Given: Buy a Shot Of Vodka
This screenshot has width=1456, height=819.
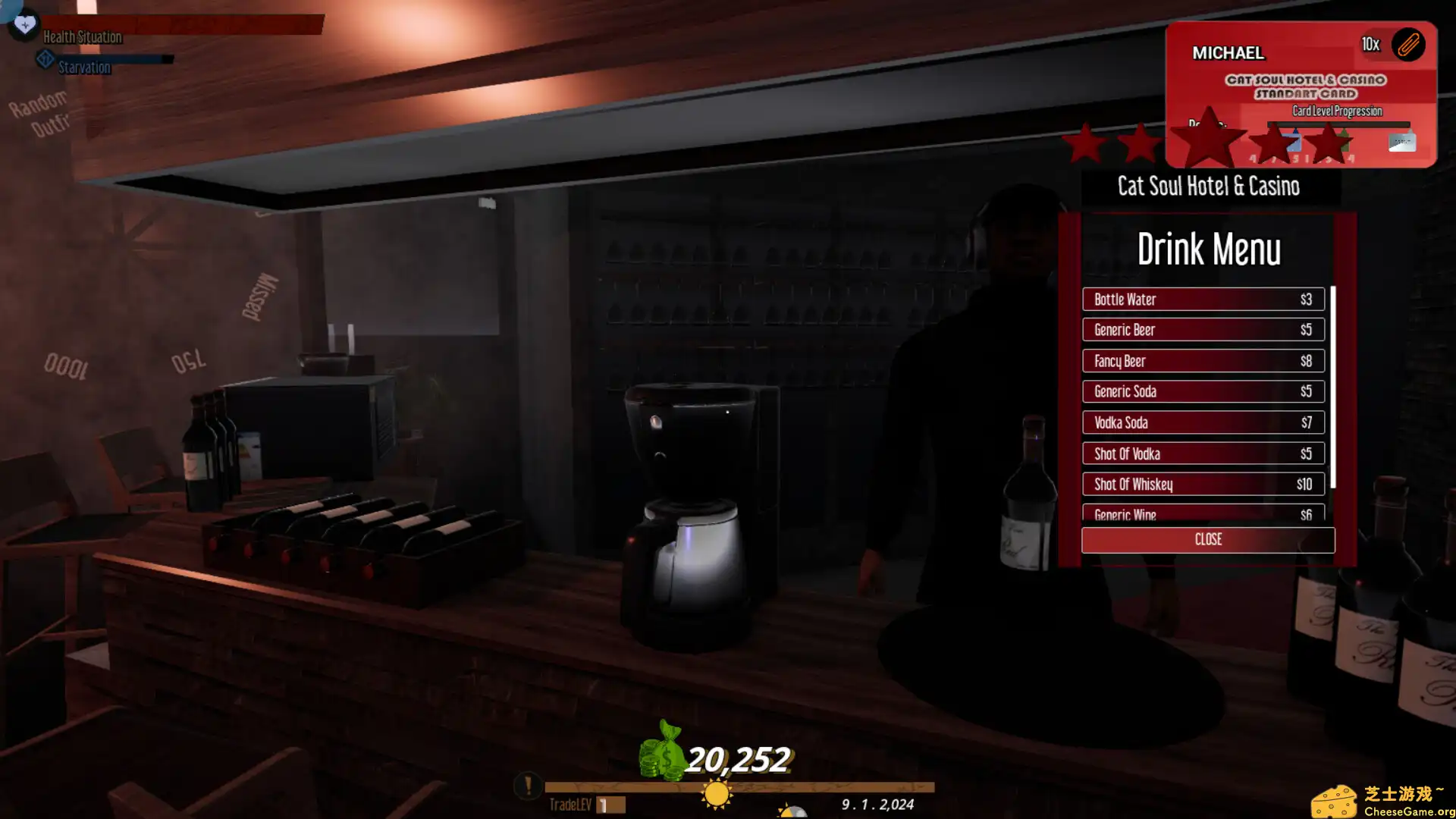Looking at the screenshot, I should click(1203, 453).
